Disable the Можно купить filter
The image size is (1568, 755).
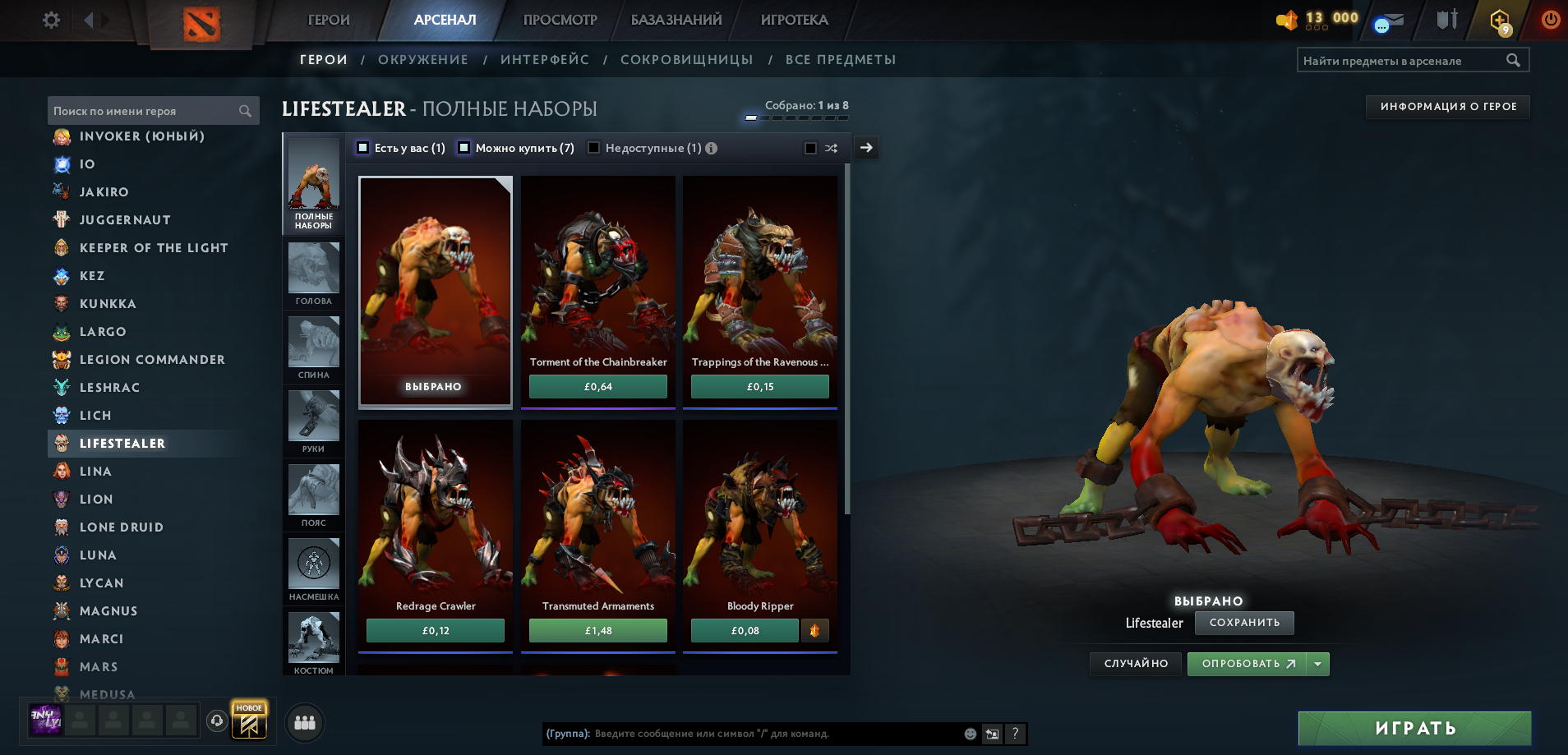[x=464, y=148]
